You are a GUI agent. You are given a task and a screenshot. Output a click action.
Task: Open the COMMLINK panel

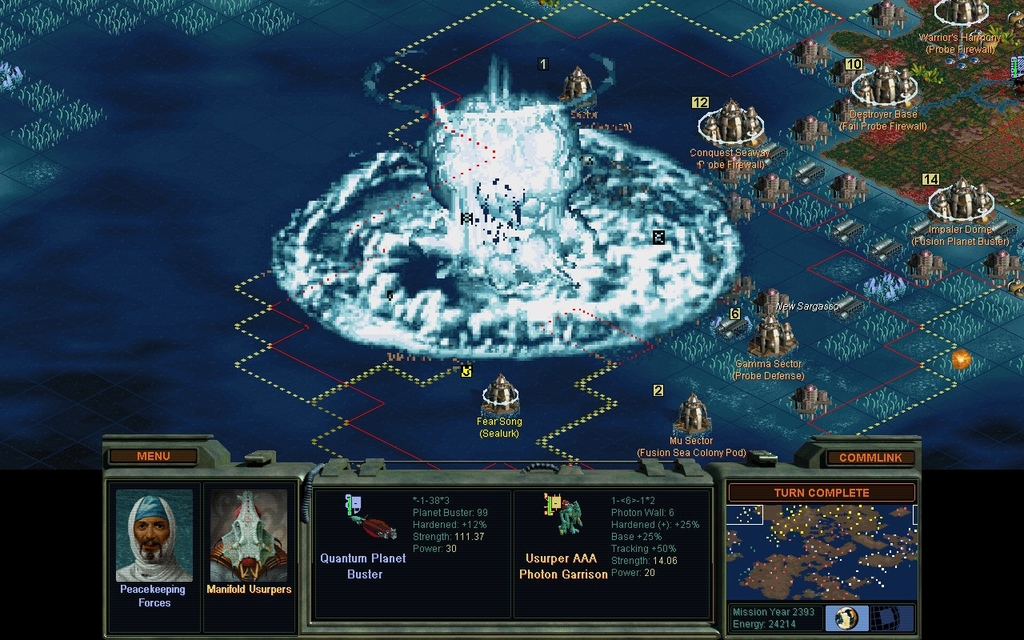pyautogui.click(x=870, y=457)
